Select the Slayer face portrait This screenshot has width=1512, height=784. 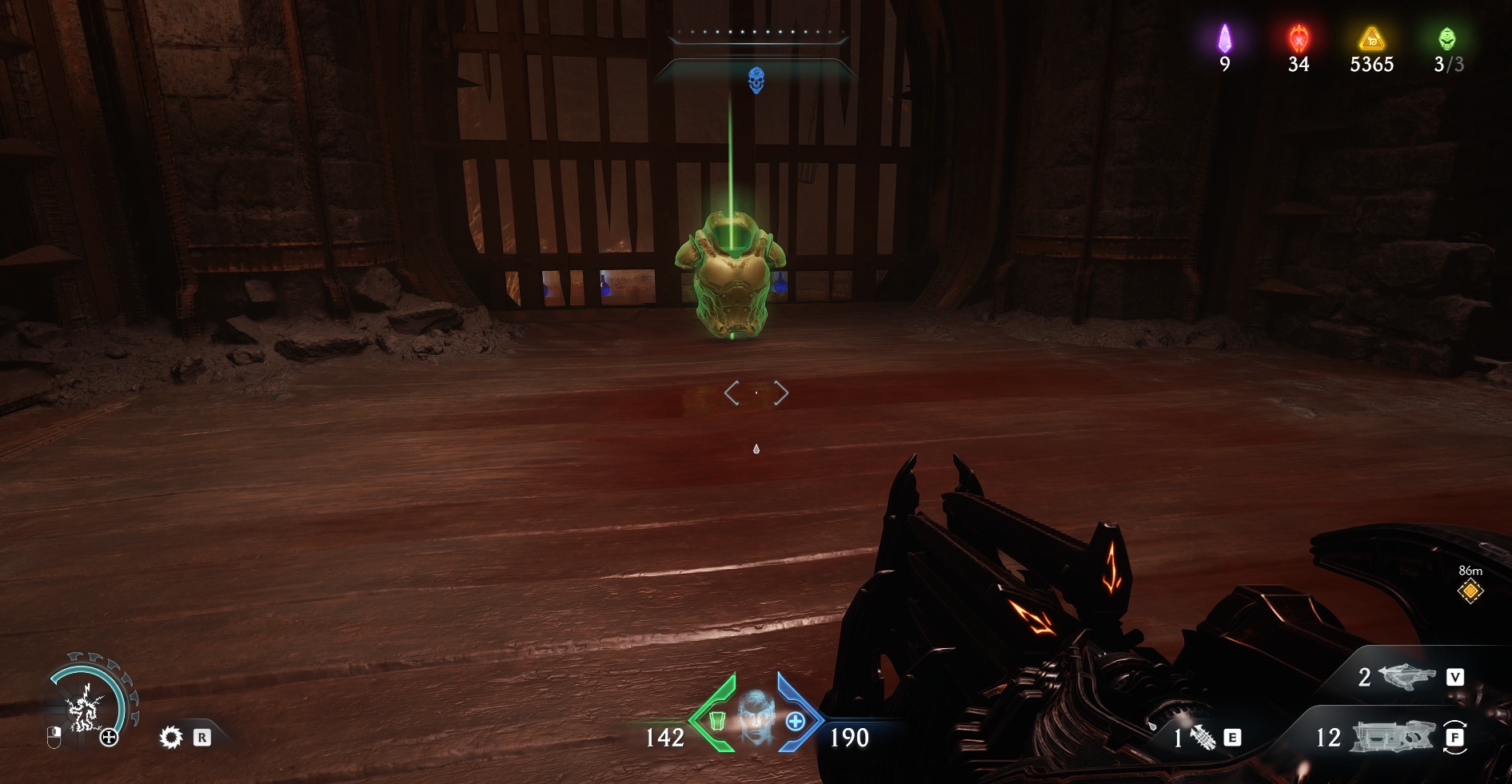756,717
